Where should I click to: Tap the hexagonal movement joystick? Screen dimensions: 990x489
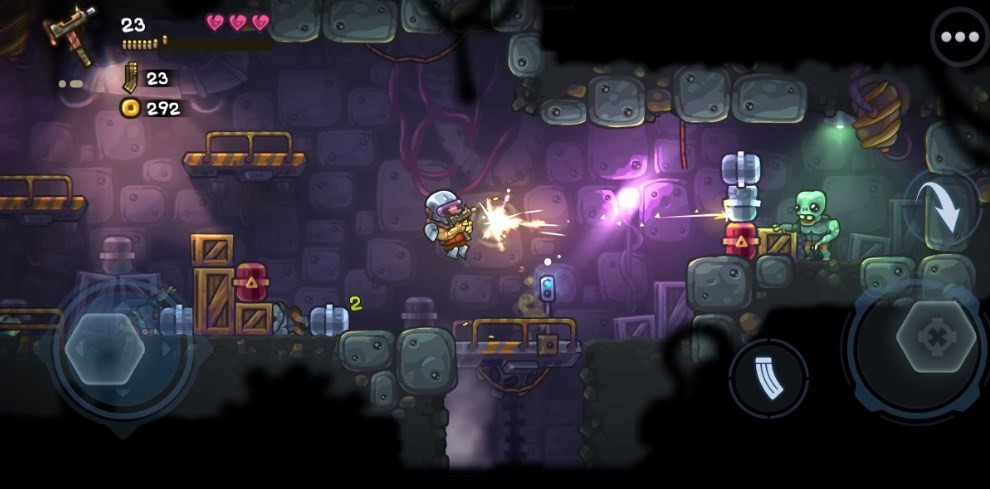[106, 349]
